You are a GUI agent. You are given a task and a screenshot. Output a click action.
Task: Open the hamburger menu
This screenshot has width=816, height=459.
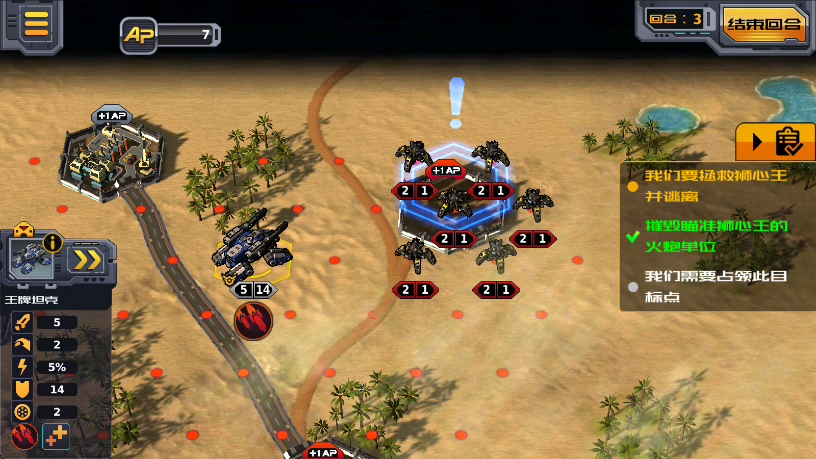tap(36, 24)
